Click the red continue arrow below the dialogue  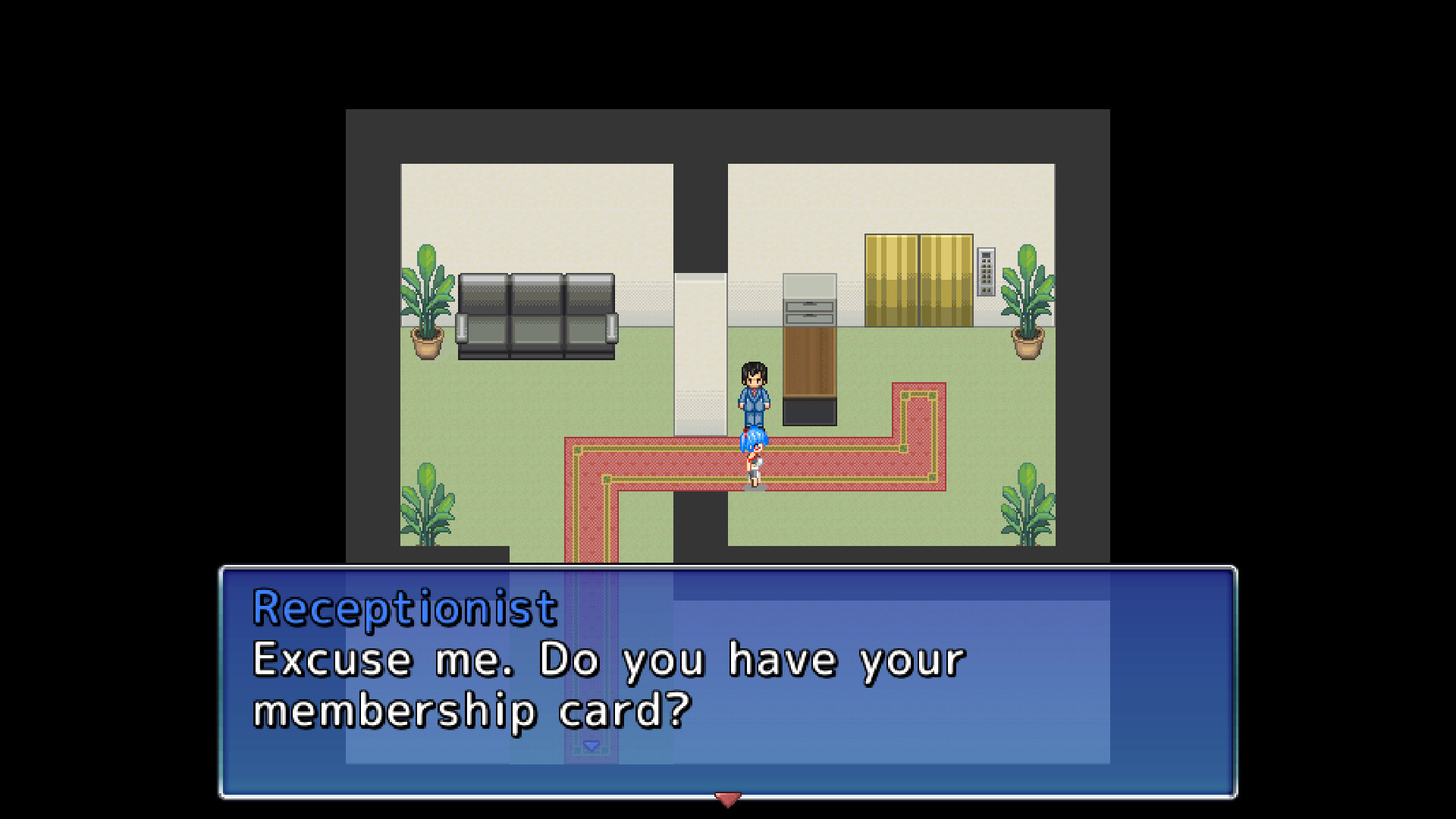[x=727, y=800]
